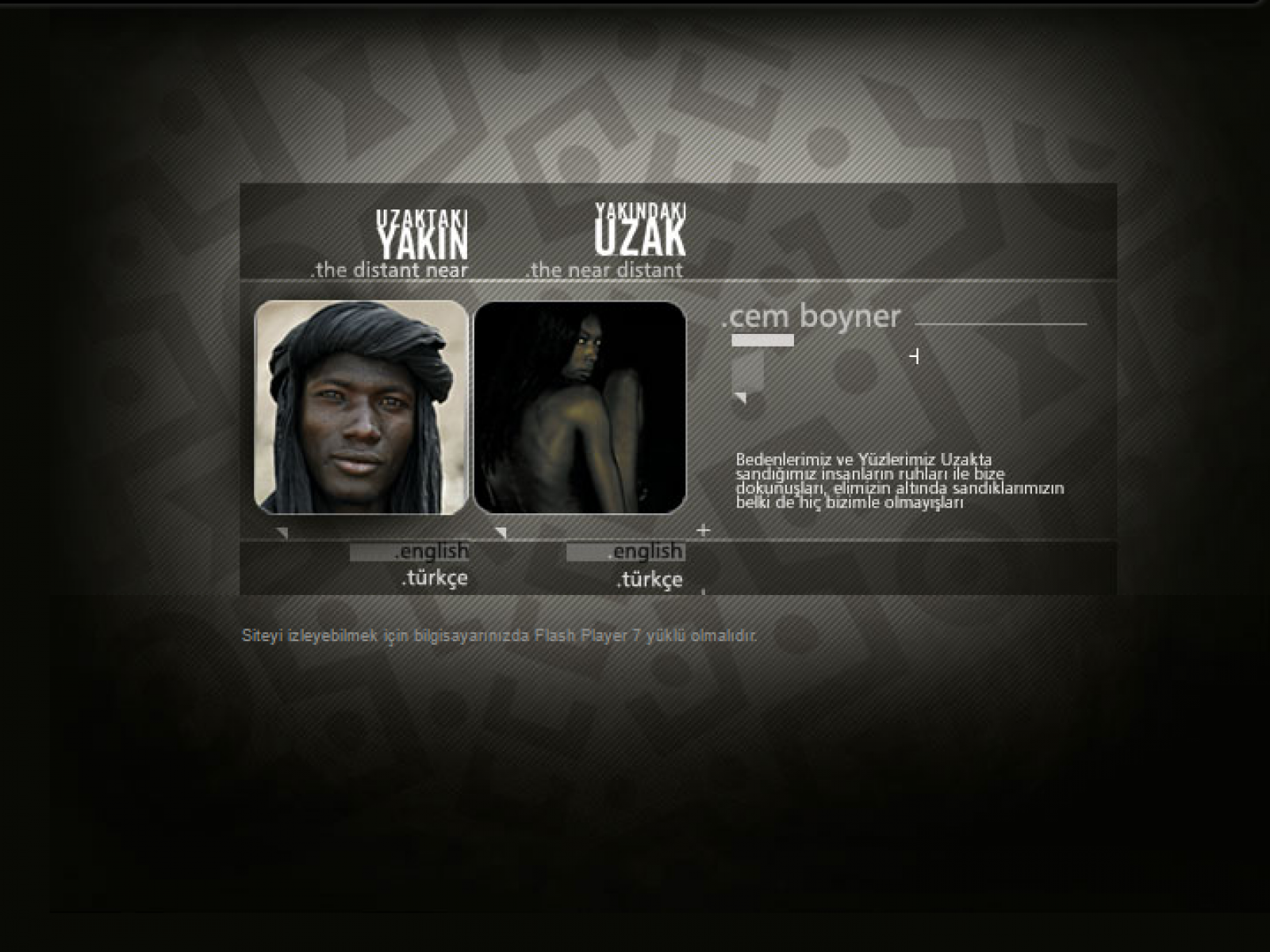The width and height of the screenshot is (1270, 952).
Task: Click the Yakindaki Uzak title logo
Action: [x=640, y=230]
